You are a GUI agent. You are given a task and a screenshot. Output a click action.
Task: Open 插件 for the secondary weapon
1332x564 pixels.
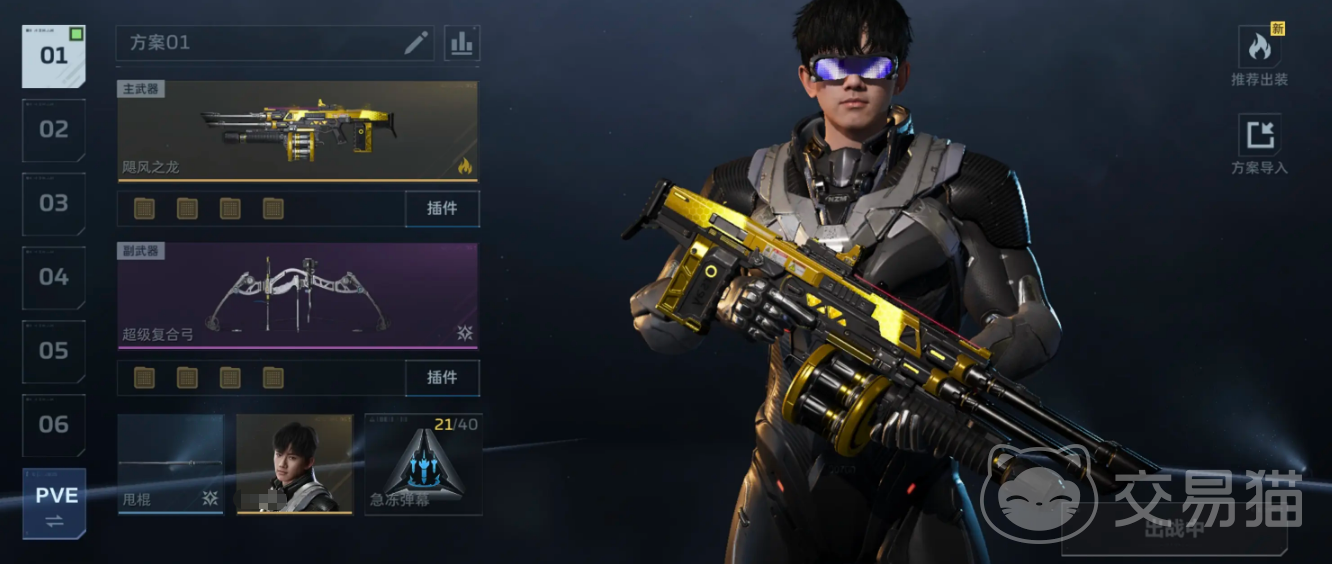[x=442, y=377]
